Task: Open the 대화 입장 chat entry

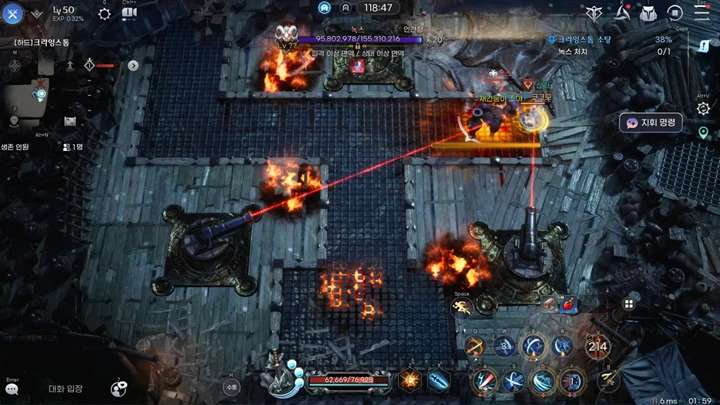Action: (x=66, y=388)
